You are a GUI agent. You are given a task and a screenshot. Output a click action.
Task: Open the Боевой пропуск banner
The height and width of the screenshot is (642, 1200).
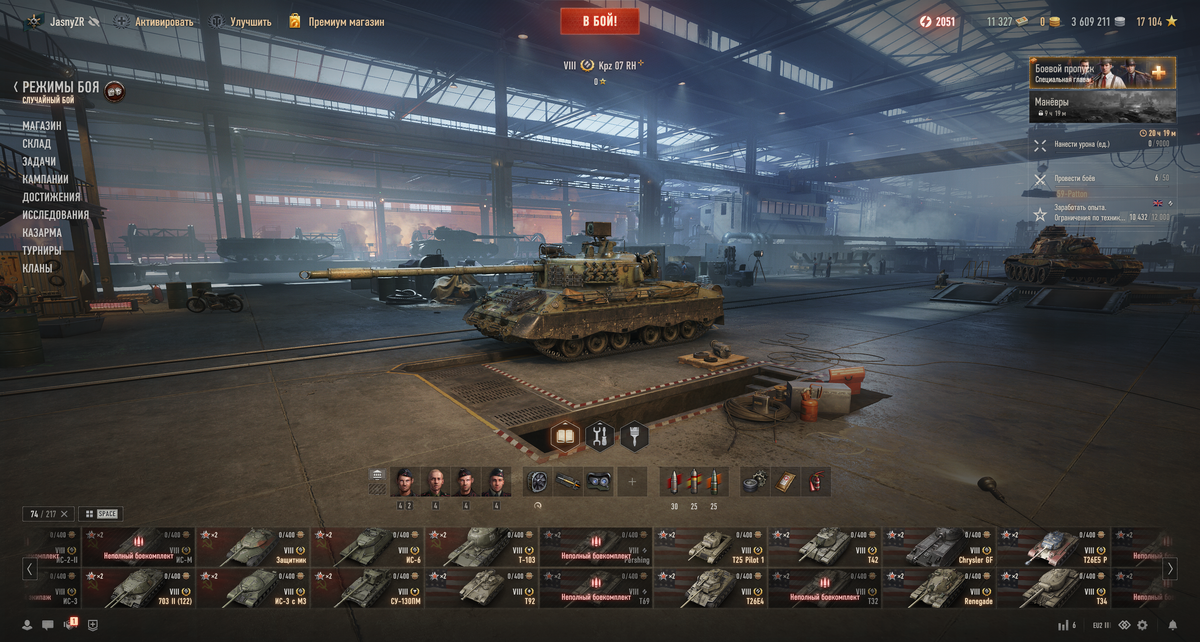[x=1100, y=75]
